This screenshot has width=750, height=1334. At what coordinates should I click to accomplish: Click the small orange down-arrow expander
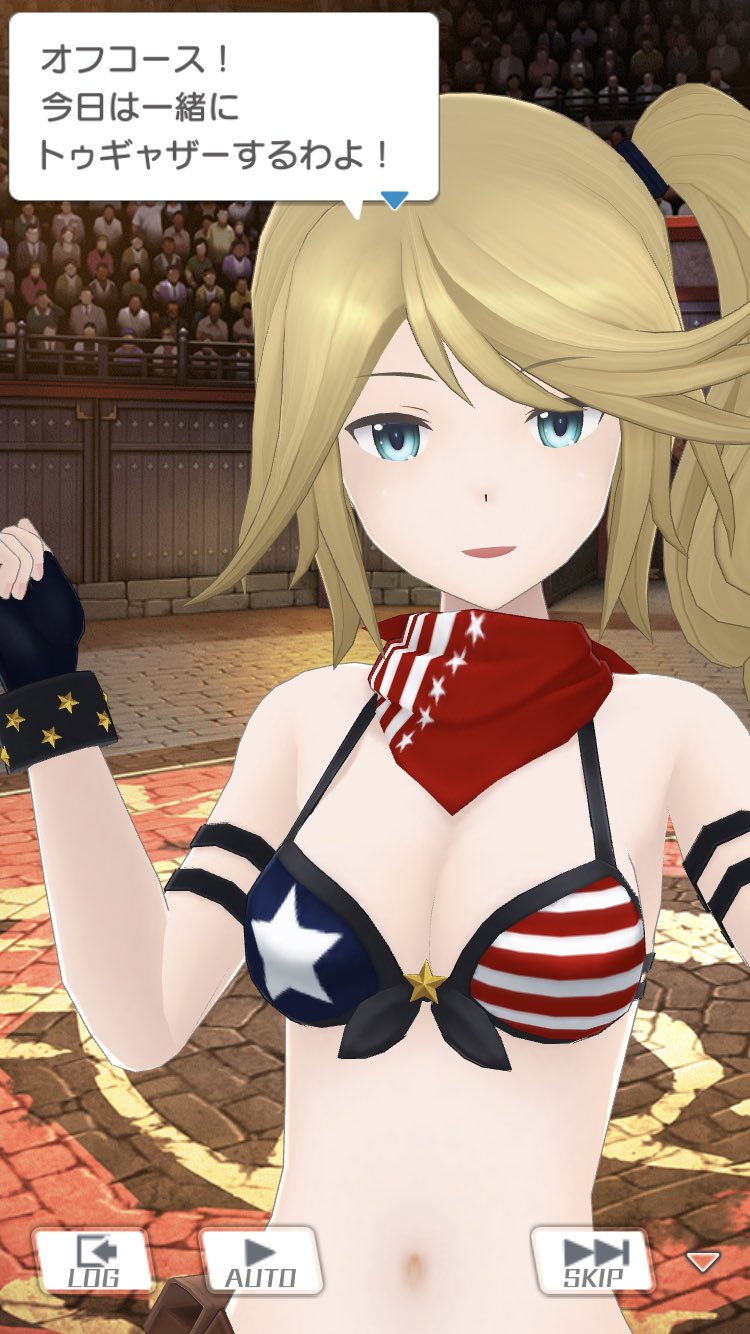(703, 1261)
